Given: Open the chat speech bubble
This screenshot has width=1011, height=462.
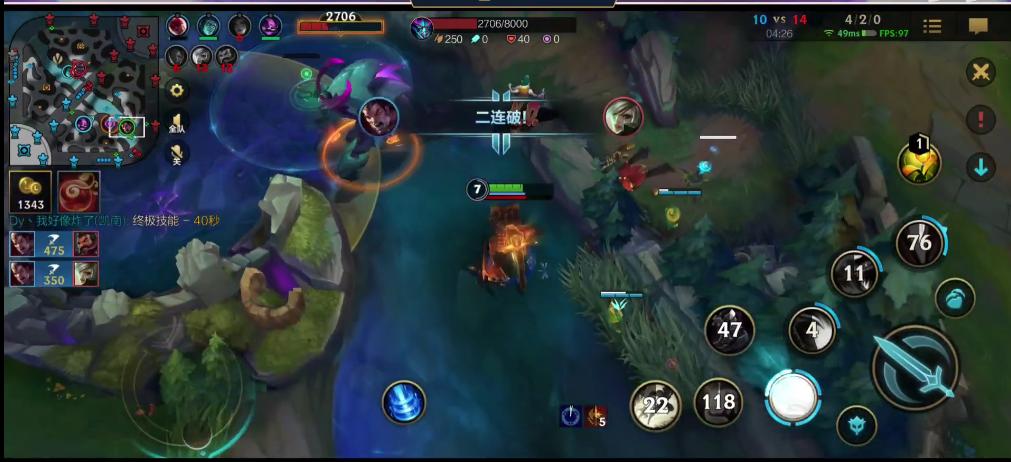Looking at the screenshot, I should [978, 27].
